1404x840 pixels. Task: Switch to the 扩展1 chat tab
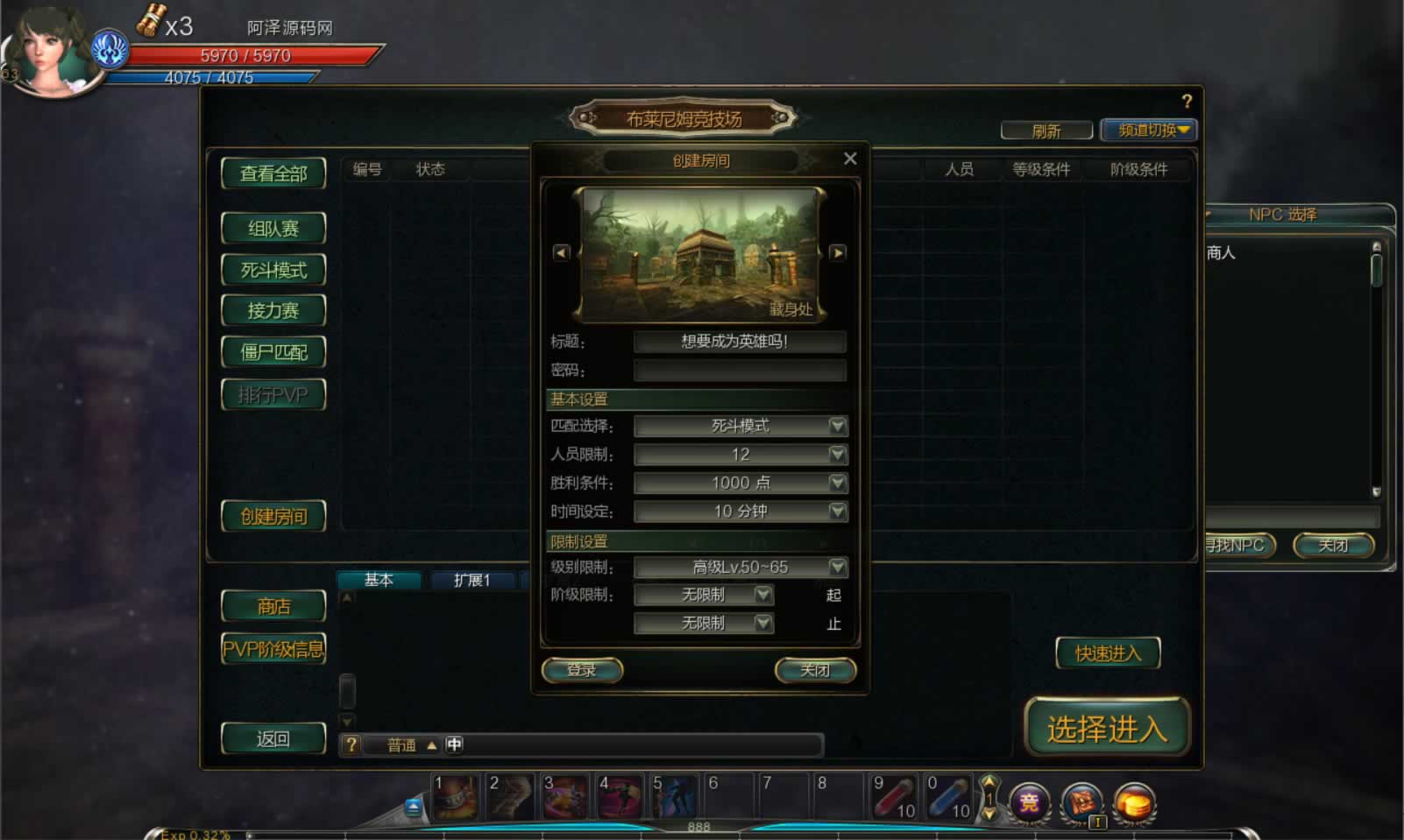(472, 580)
